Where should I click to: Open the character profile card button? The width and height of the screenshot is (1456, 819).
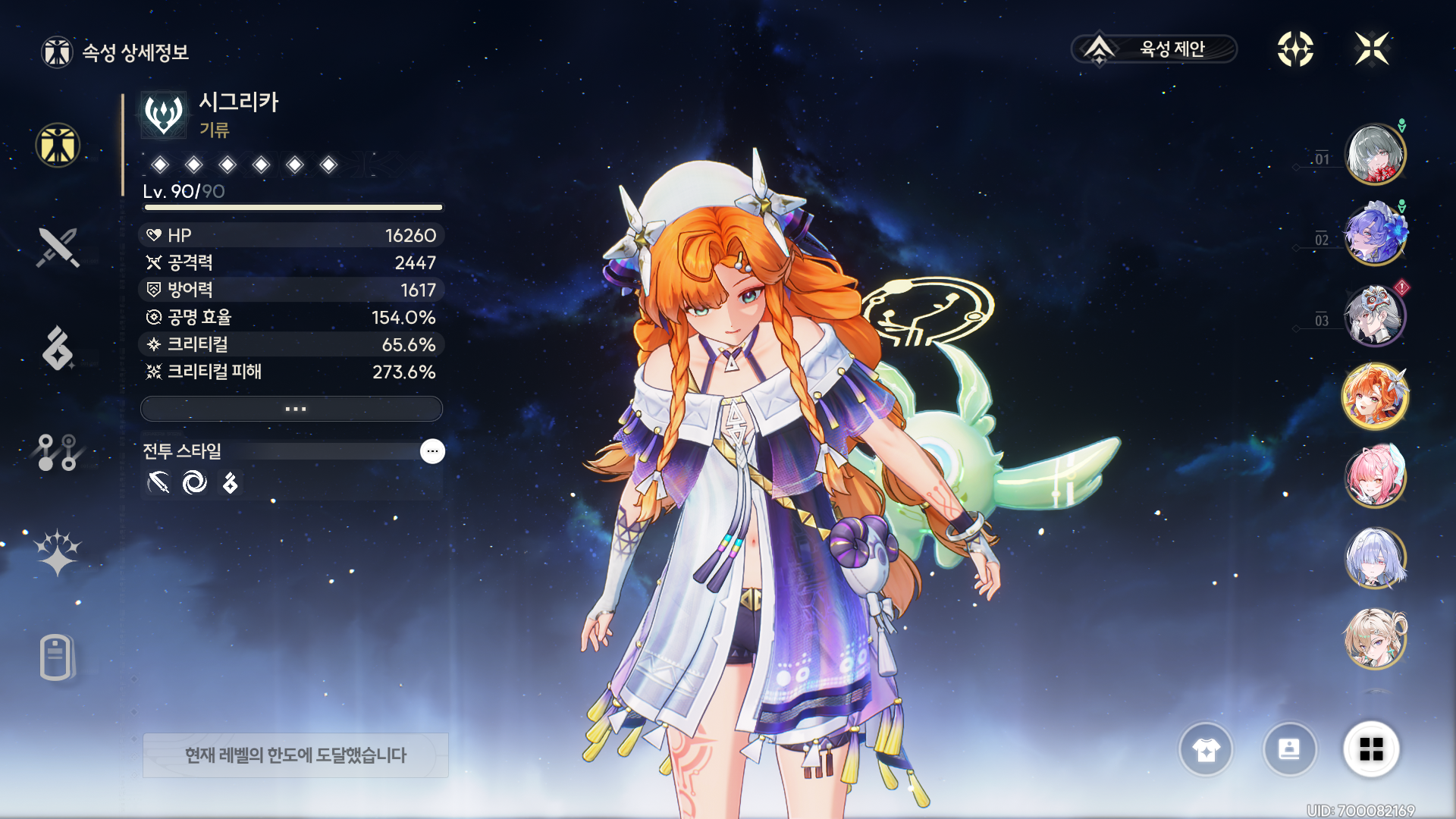click(x=1289, y=750)
